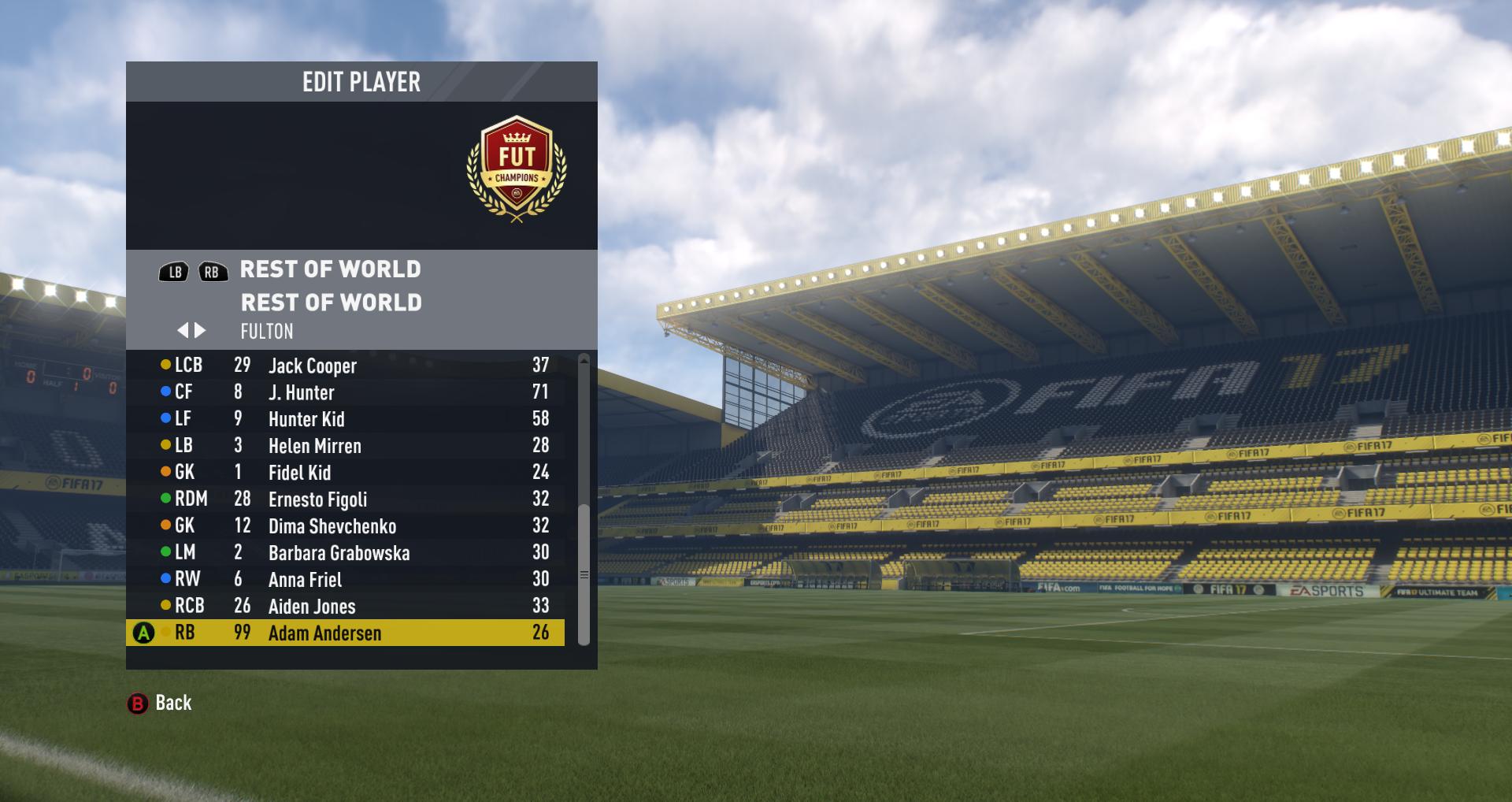The image size is (1512, 802).
Task: Select player Helen Mirren
Action: [x=315, y=445]
